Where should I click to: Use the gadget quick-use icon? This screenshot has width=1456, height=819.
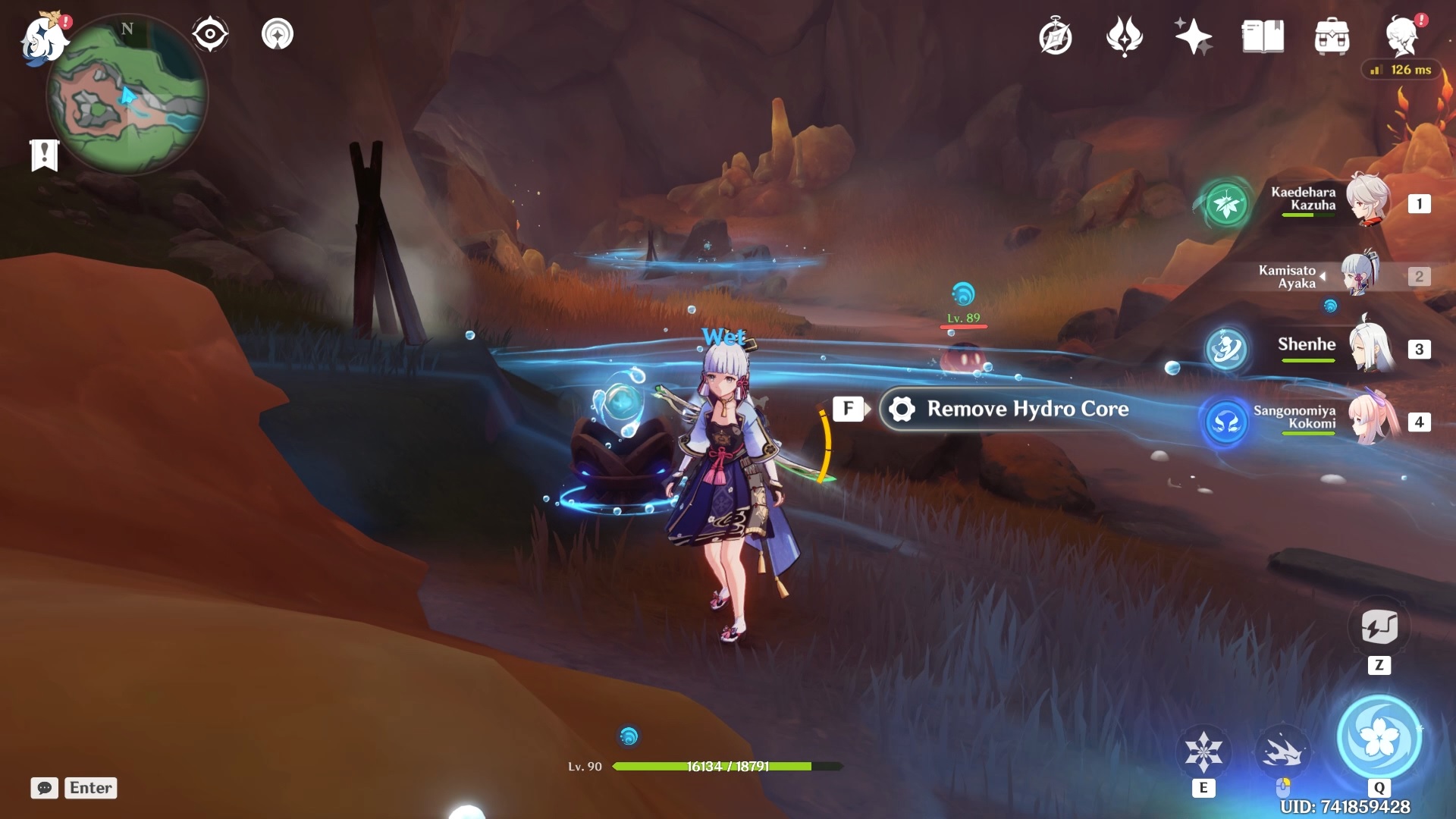point(1379,627)
